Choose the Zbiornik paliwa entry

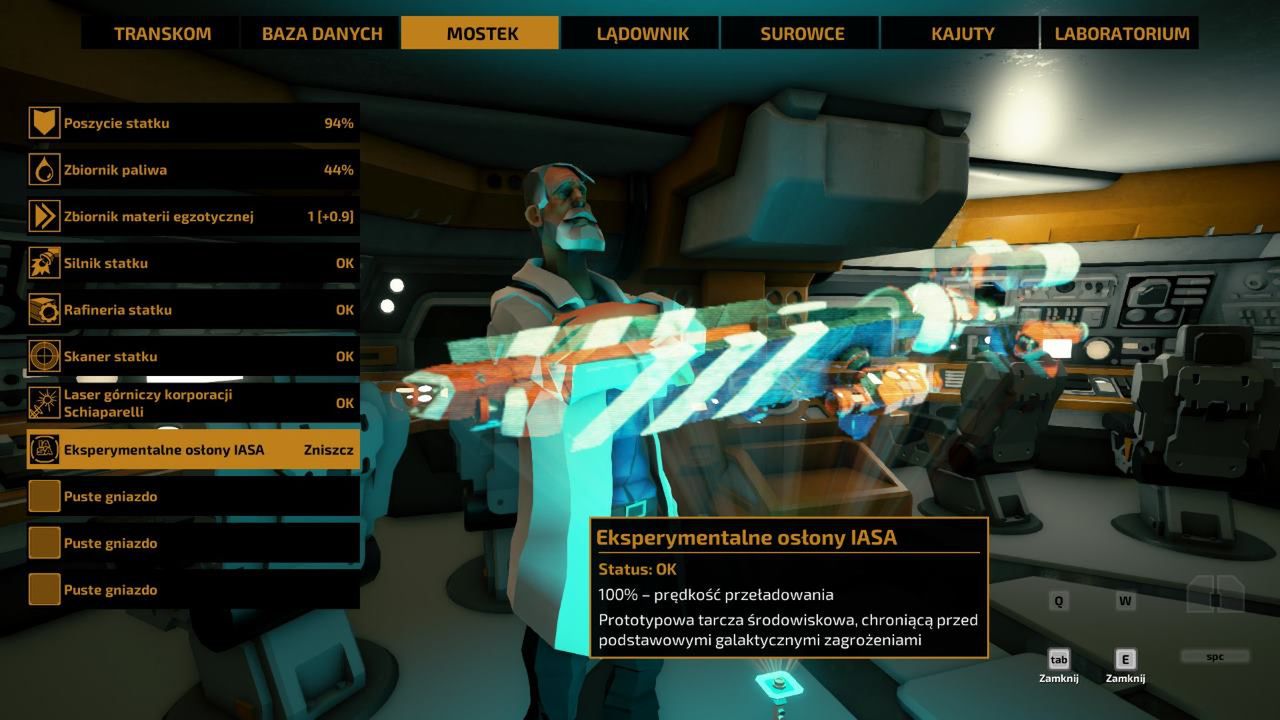pyautogui.click(x=193, y=170)
